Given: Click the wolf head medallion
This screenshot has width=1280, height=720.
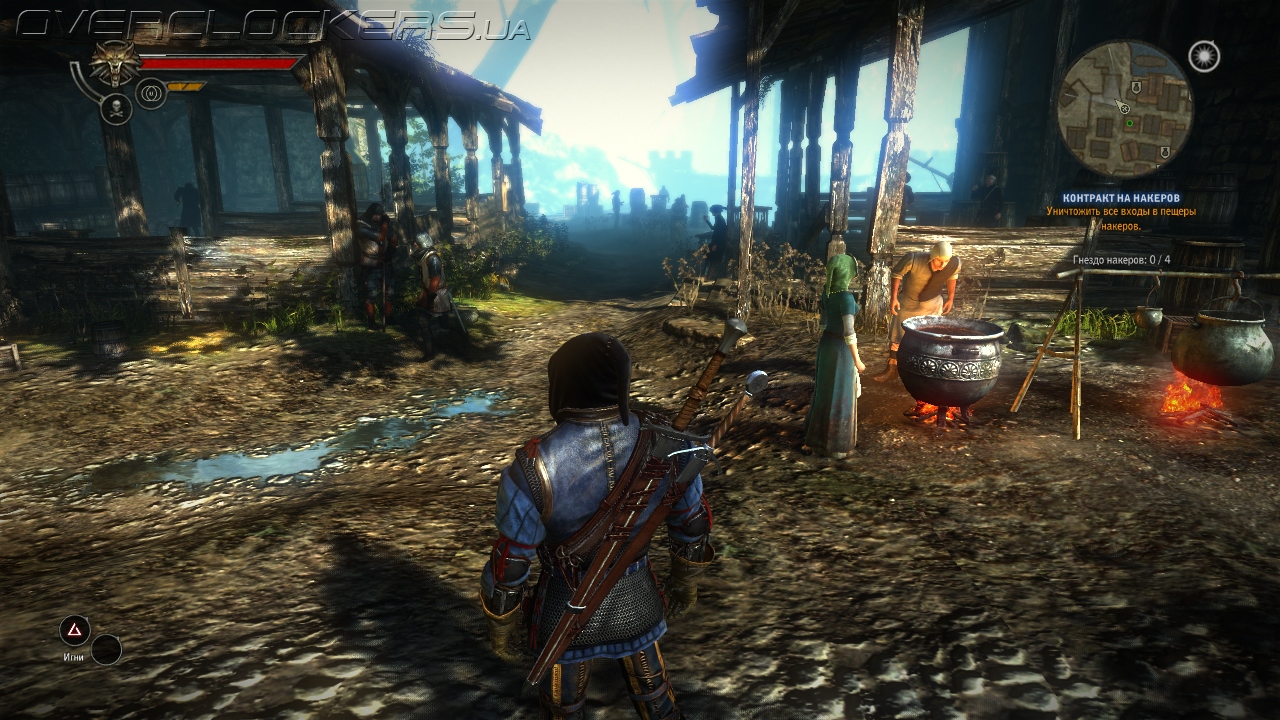Looking at the screenshot, I should 116,62.
